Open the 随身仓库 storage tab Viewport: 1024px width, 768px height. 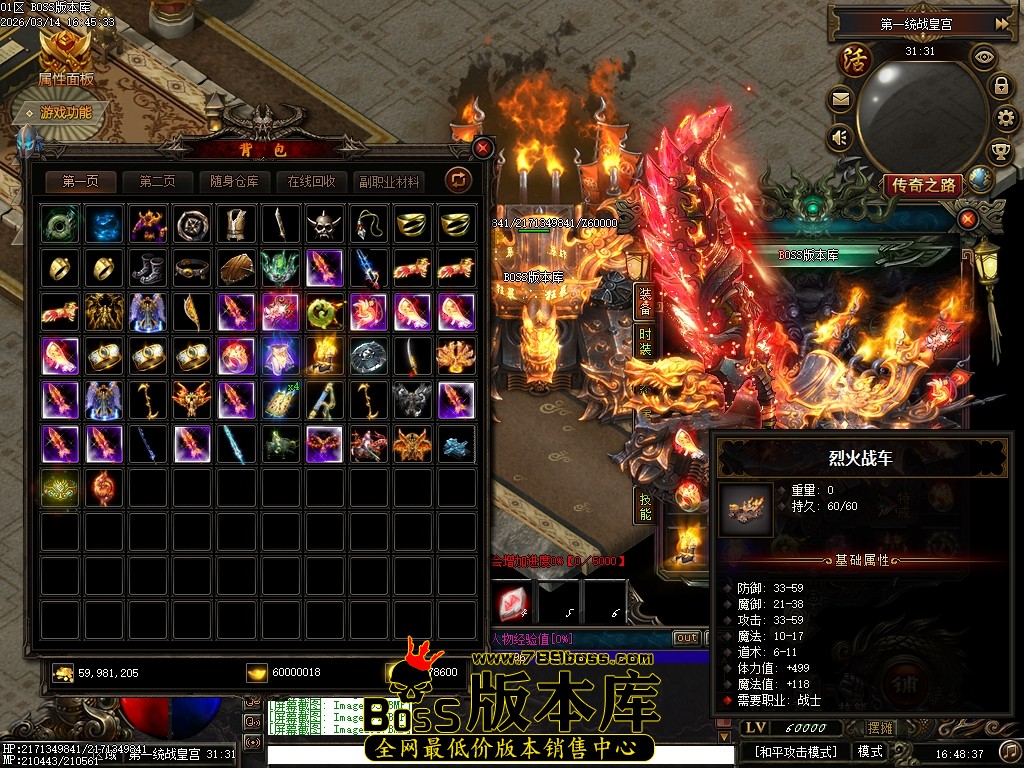[x=235, y=181]
